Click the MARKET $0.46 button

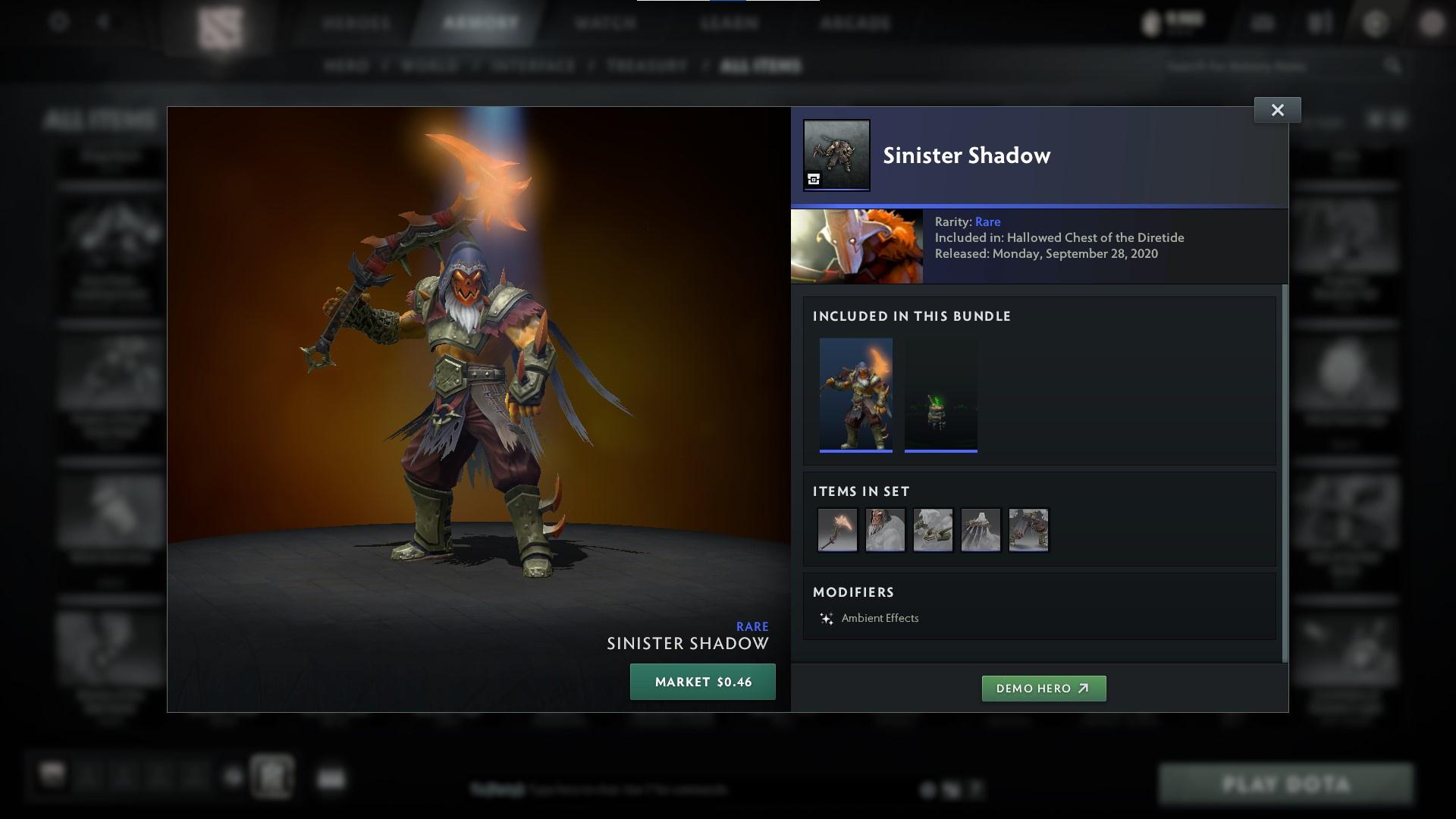[702, 681]
